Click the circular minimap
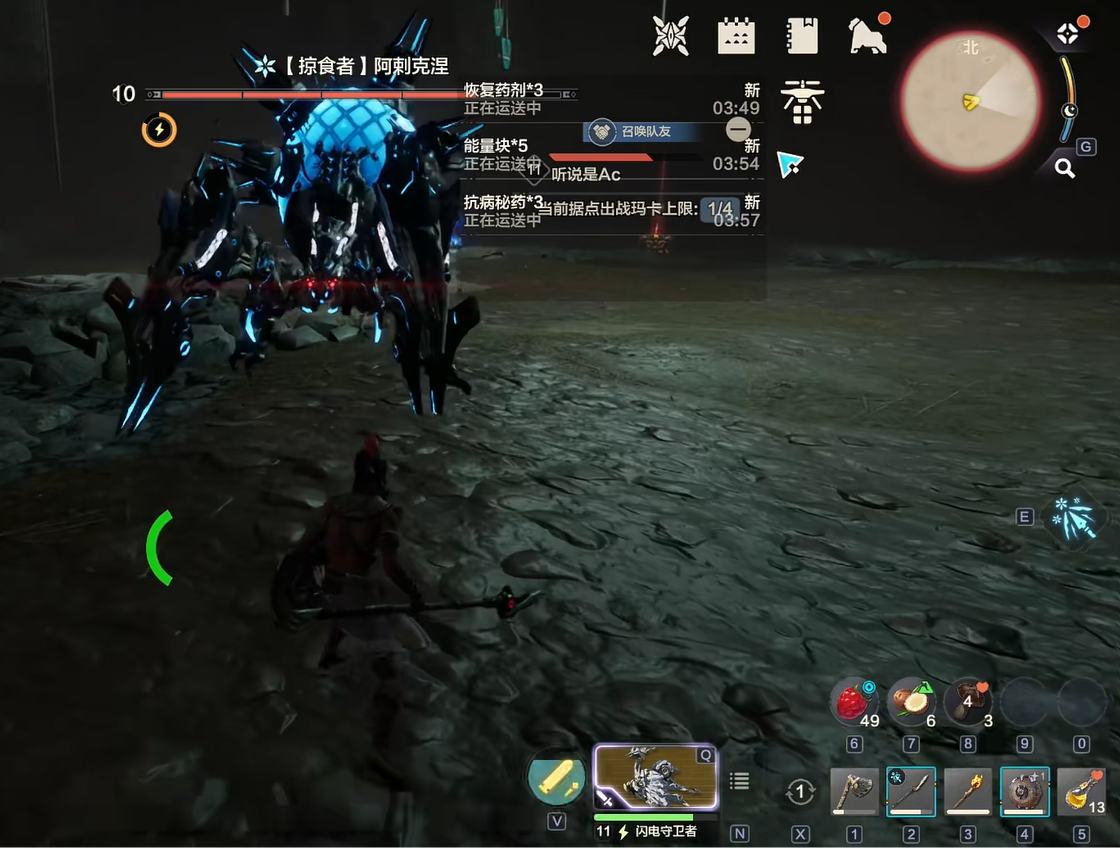Viewport: 1120px width, 848px height. 970,101
